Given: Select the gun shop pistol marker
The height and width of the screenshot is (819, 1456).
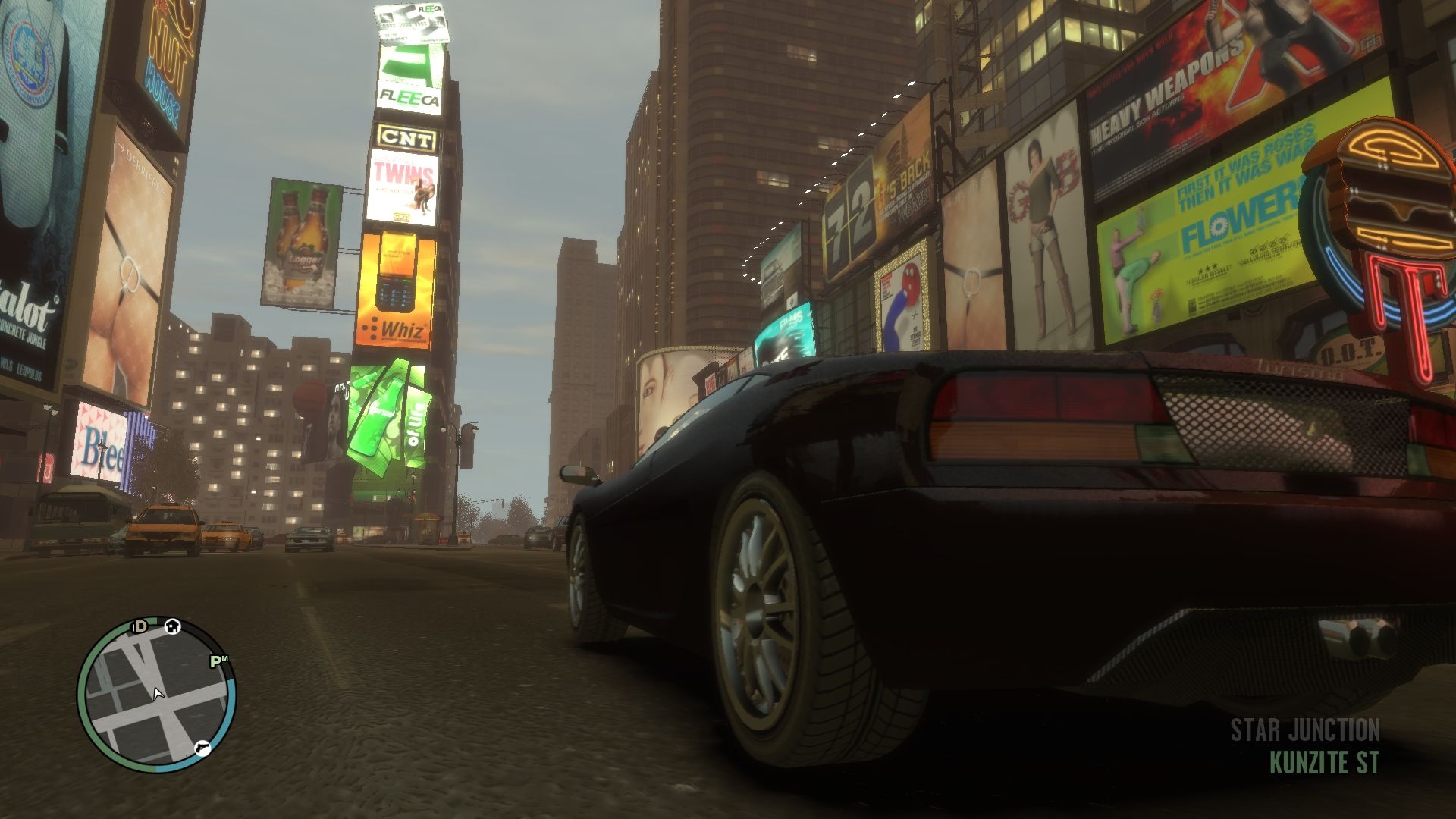Looking at the screenshot, I should click(202, 748).
